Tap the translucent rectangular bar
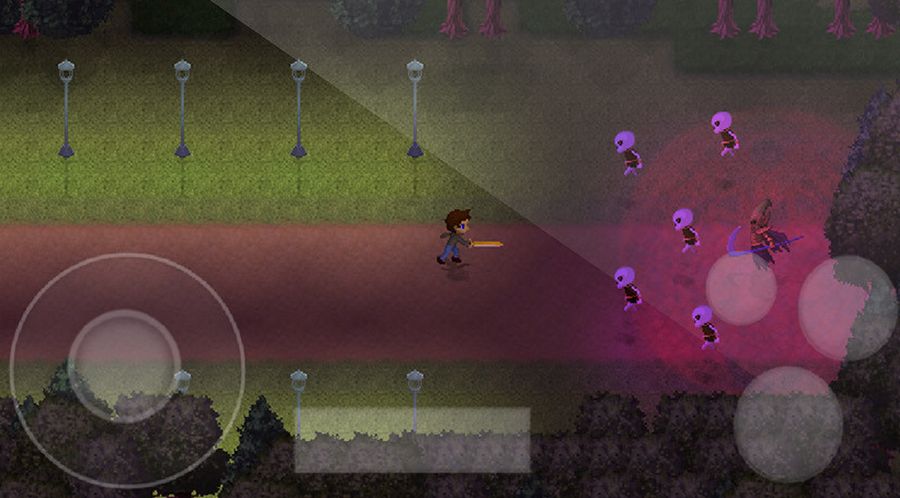 point(412,439)
